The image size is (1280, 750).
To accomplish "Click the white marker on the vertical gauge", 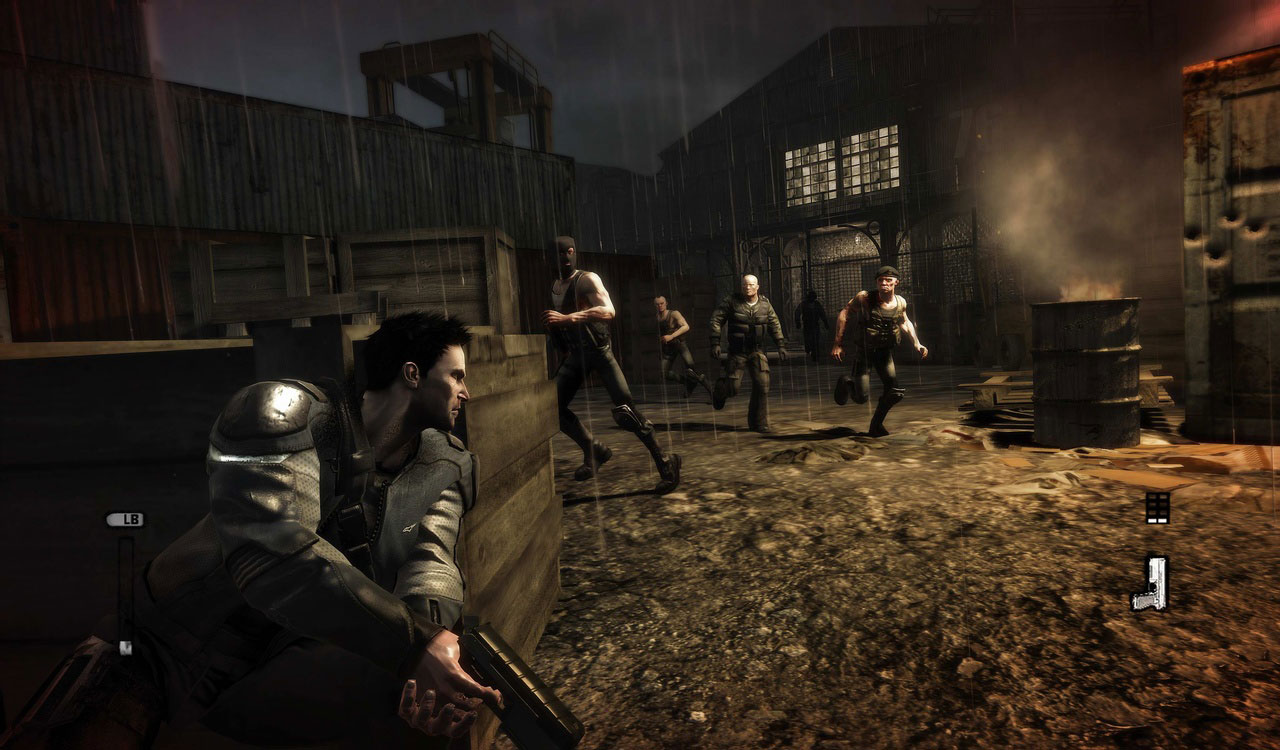I will [x=126, y=646].
